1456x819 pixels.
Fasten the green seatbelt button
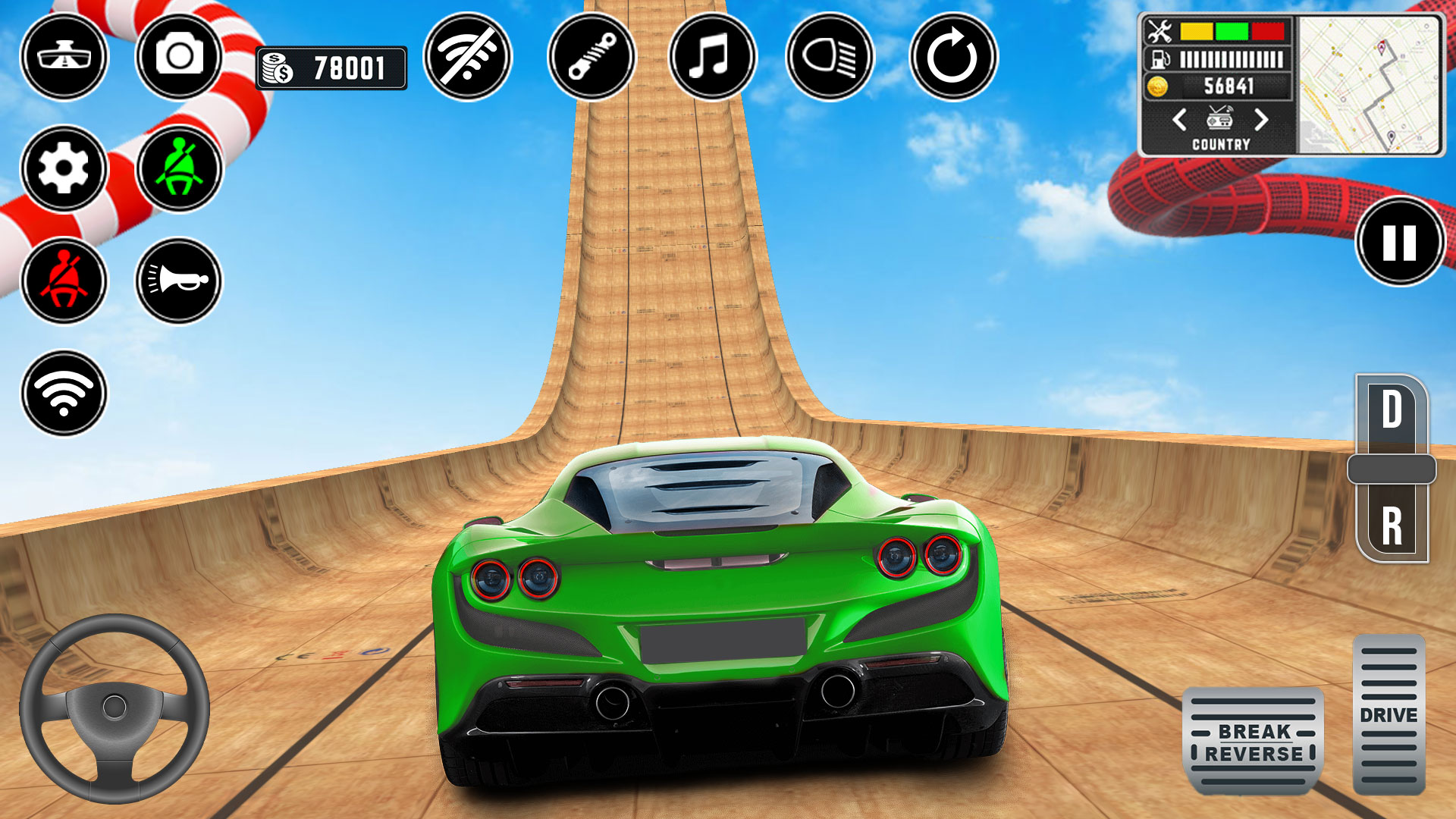pyautogui.click(x=179, y=168)
